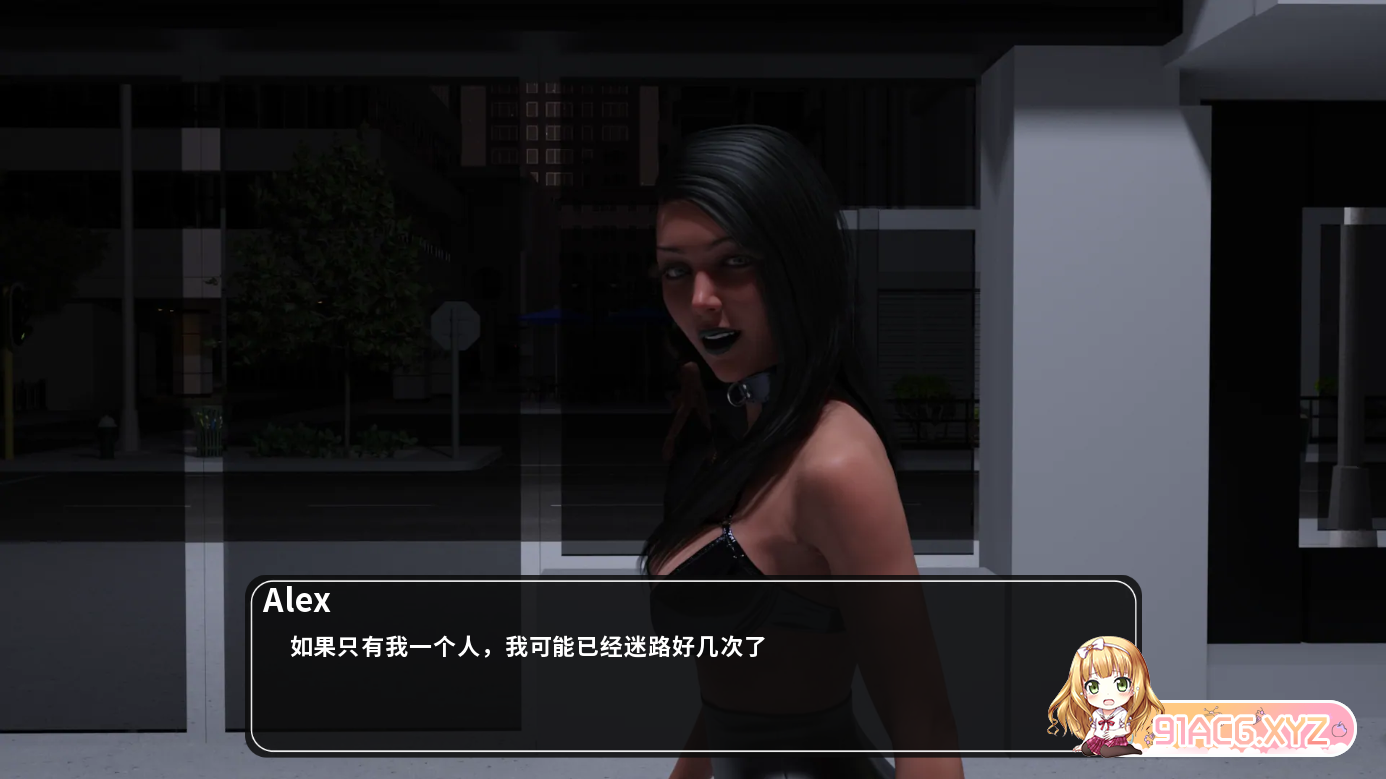Click the Chinese dialogue text line

(x=525, y=649)
